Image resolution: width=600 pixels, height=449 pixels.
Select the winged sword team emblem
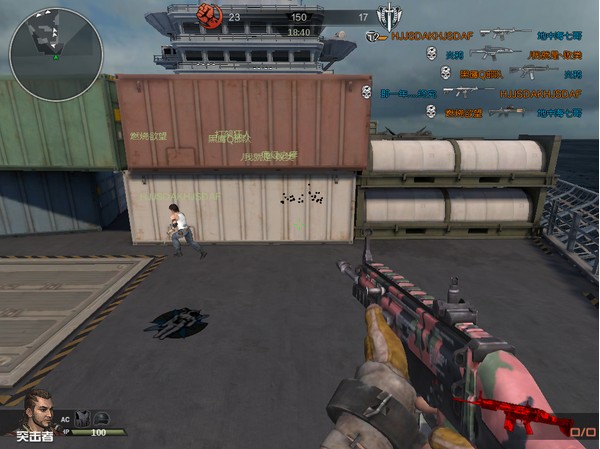click(389, 17)
